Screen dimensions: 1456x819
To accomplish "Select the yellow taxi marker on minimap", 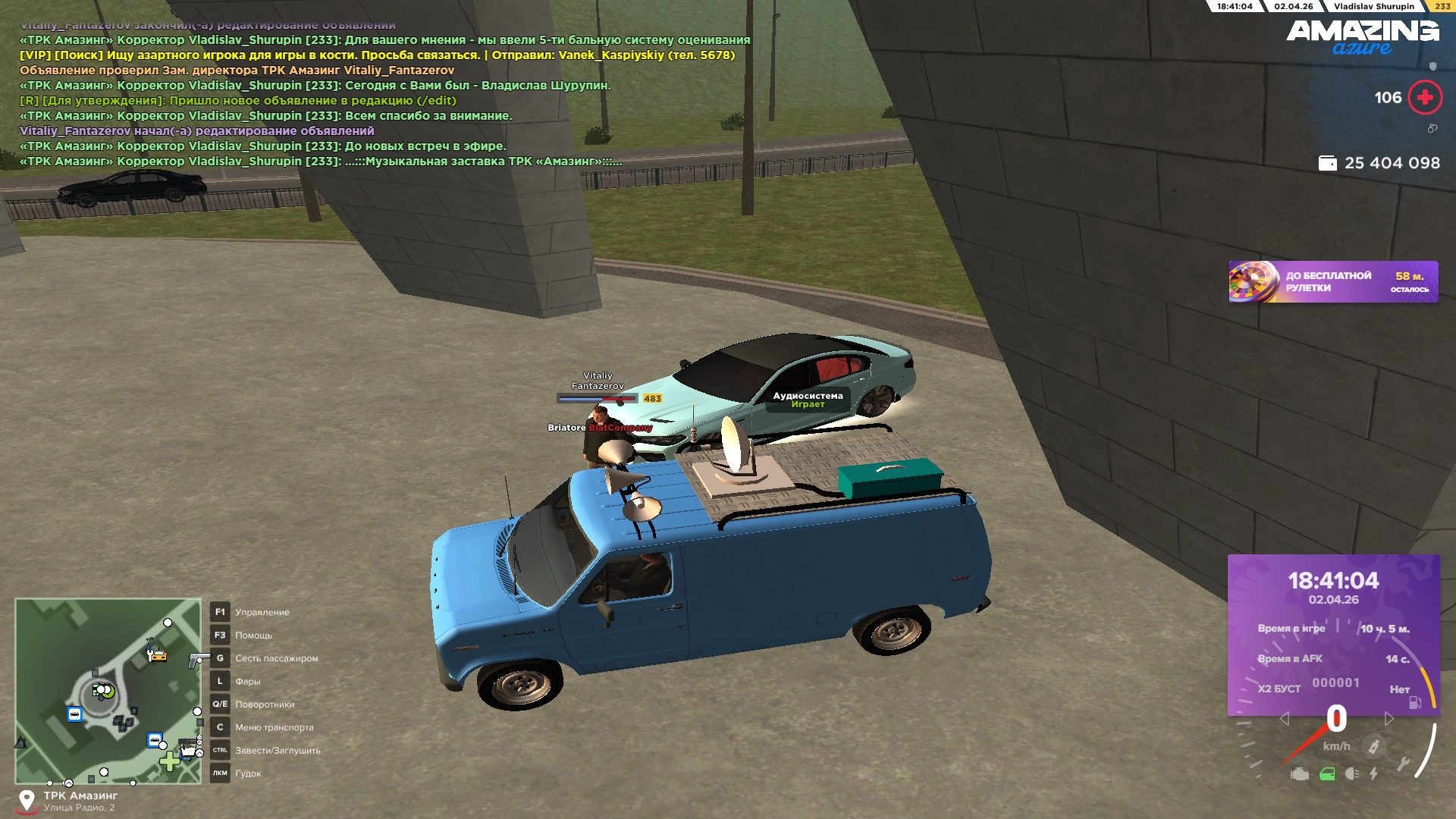I will (x=157, y=654).
